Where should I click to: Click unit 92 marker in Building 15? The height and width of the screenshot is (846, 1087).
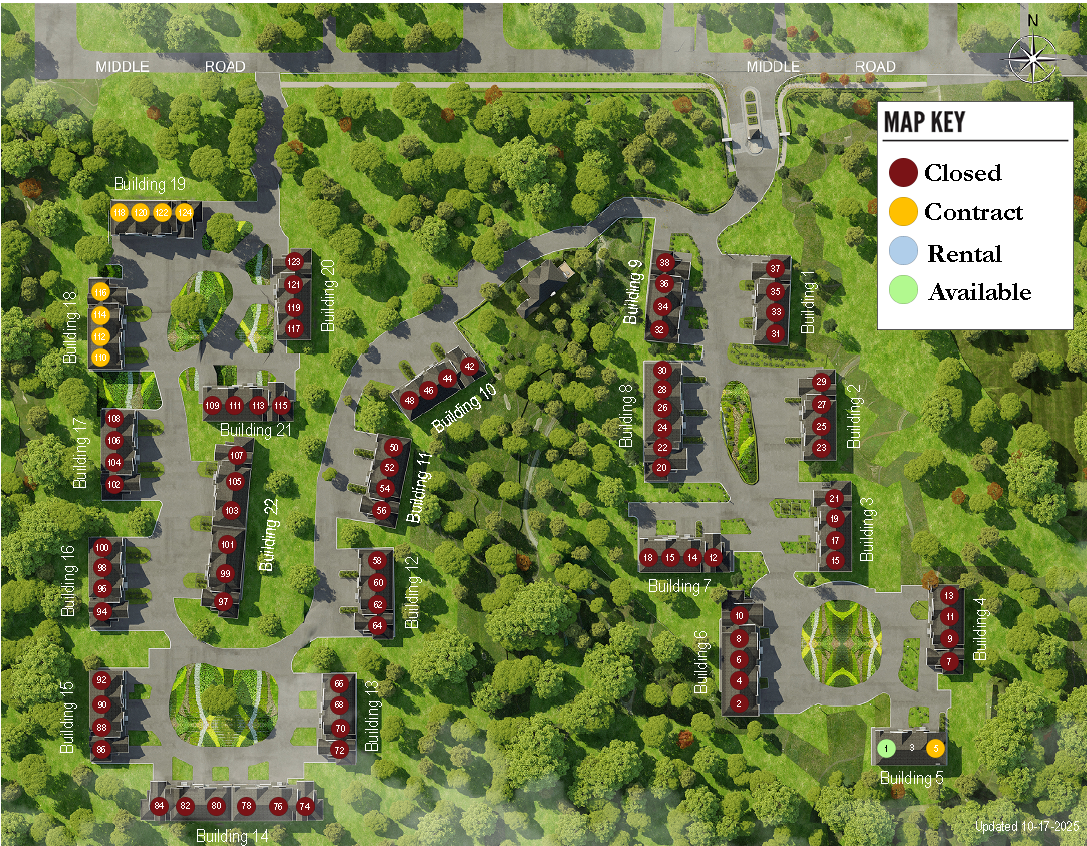point(101,680)
